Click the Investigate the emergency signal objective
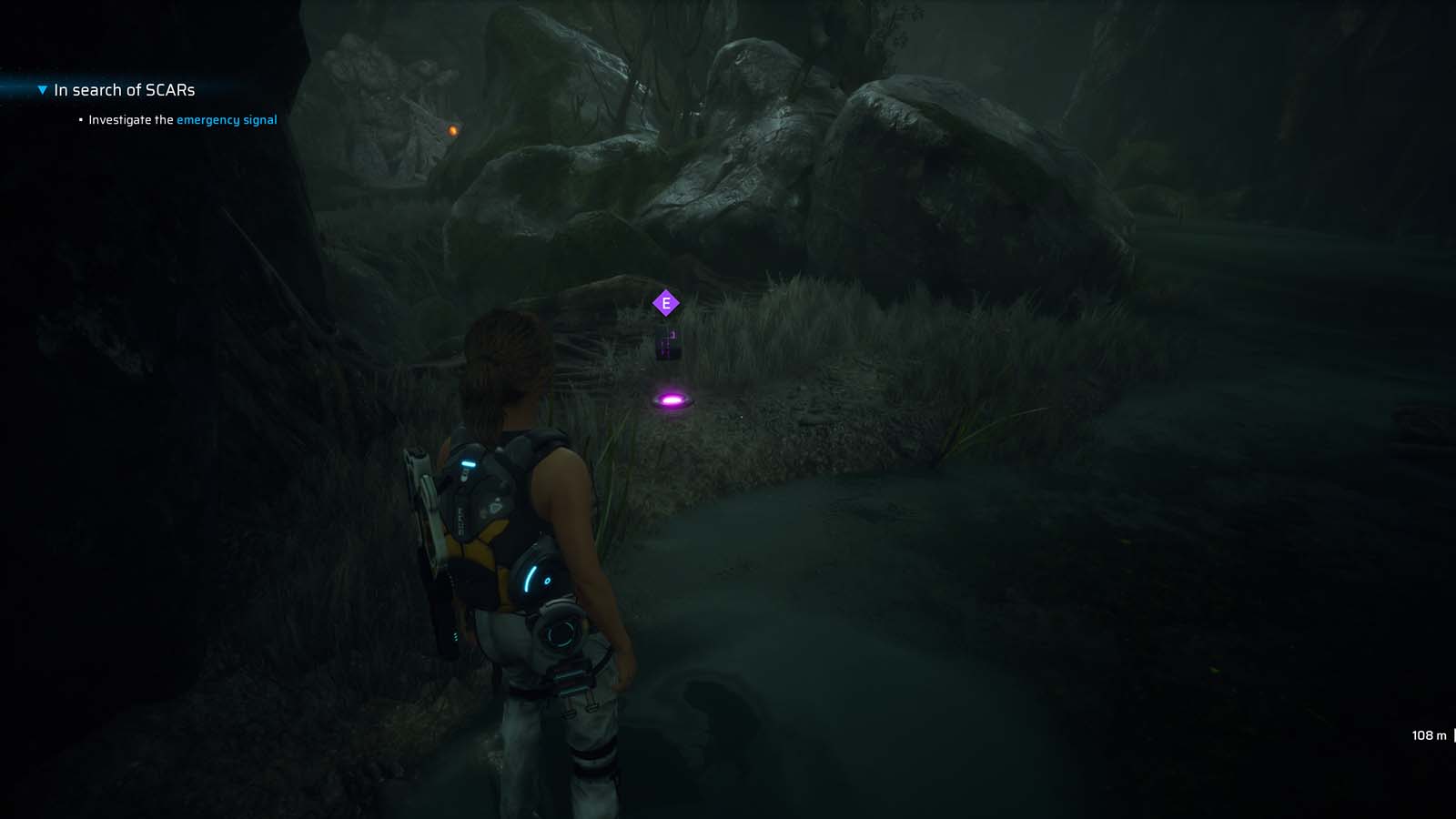Image resolution: width=1456 pixels, height=819 pixels. (182, 119)
